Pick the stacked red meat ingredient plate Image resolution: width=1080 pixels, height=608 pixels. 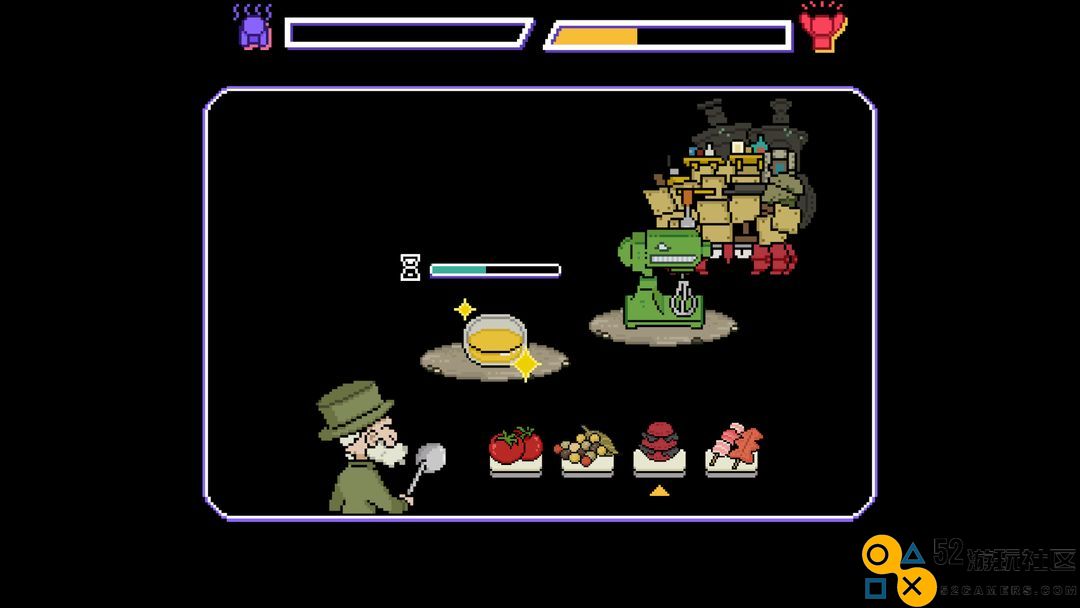(x=659, y=448)
